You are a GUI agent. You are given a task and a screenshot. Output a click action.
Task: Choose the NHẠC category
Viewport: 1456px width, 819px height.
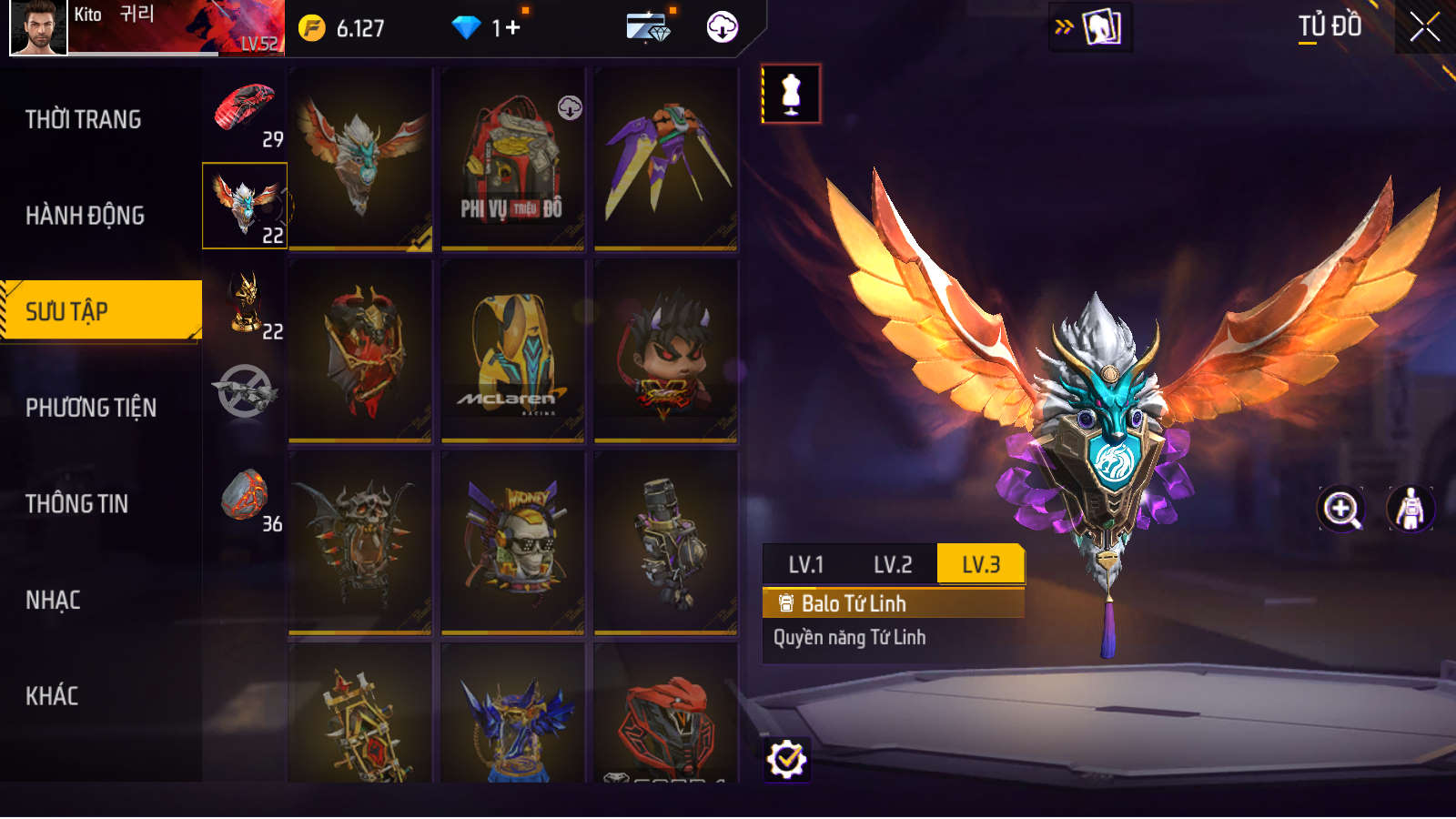54,601
